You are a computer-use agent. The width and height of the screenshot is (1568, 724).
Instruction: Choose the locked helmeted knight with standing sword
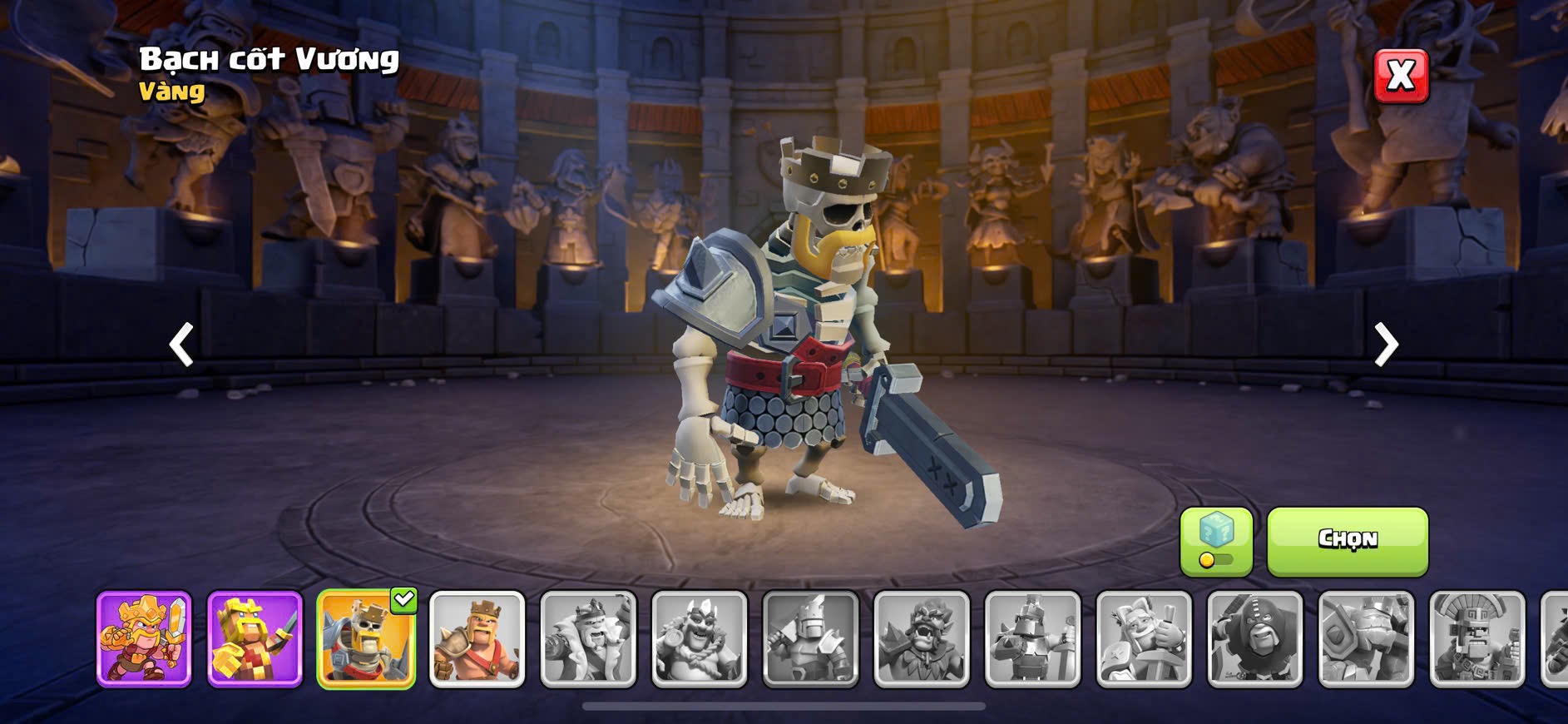1033,639
